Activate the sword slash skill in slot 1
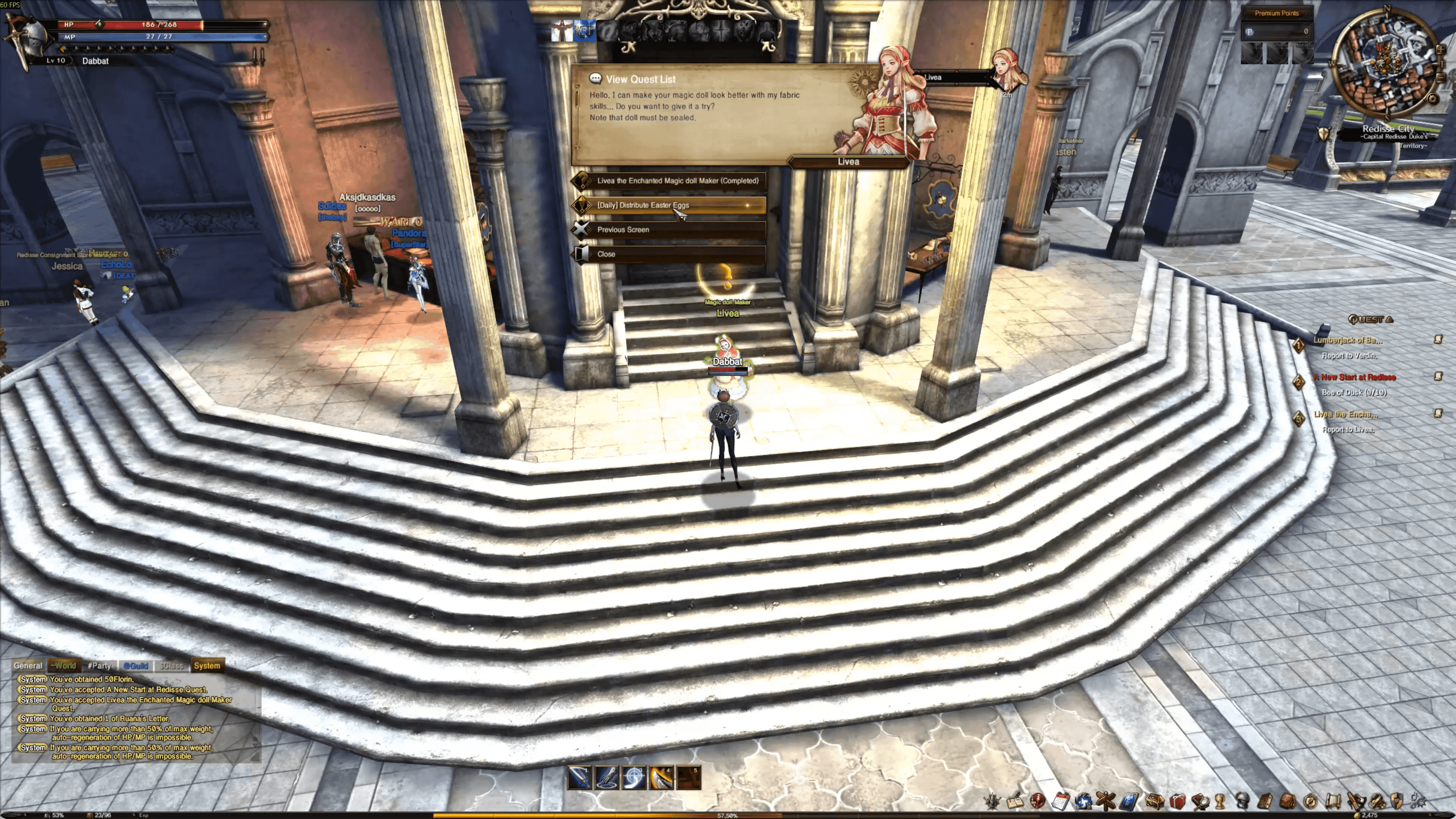Screen dimensions: 1456x819 coord(579,778)
